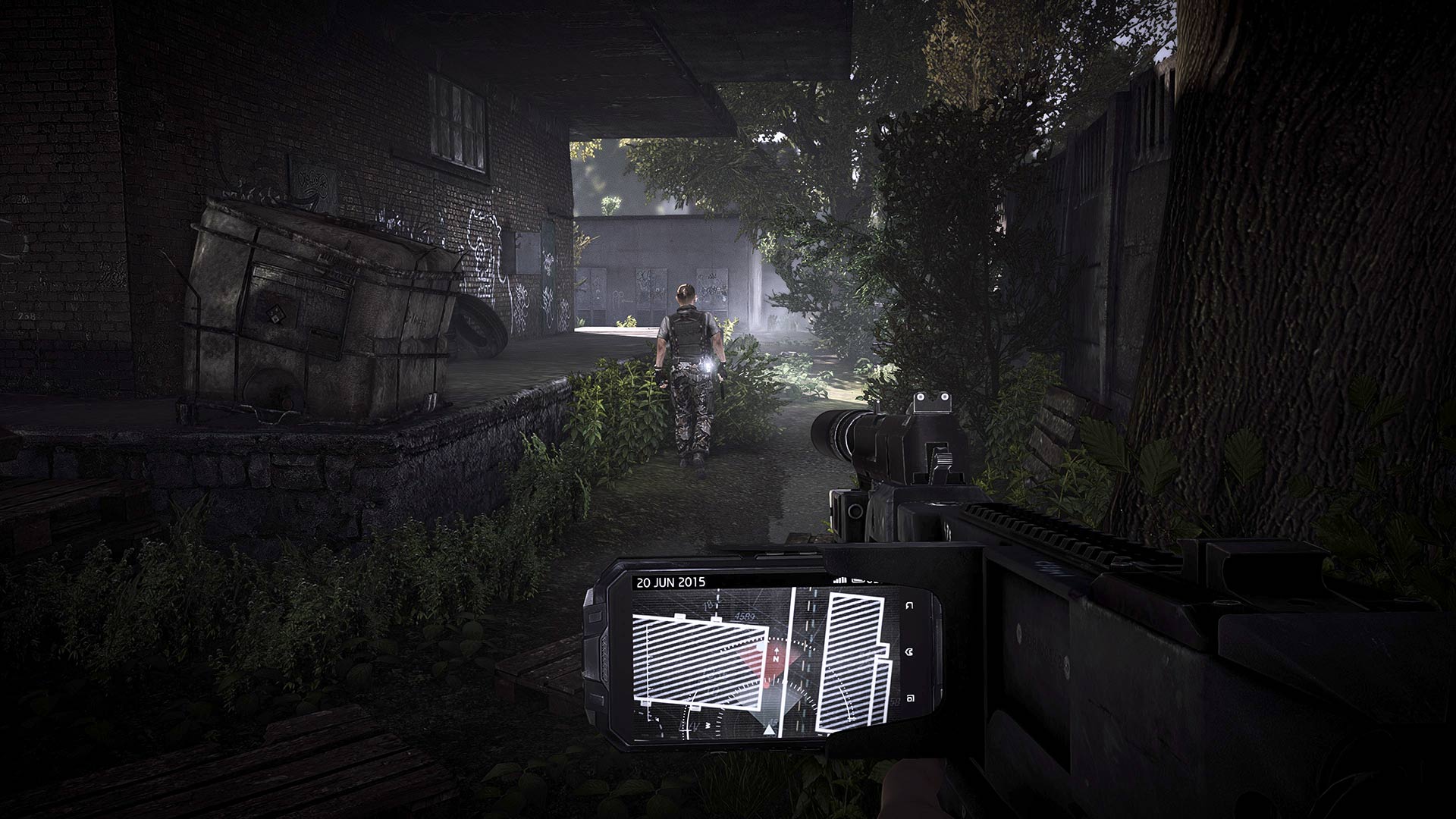Click the white waypoint dot near the red cone
Image resolution: width=1456 pixels, height=819 pixels.
point(761,645)
